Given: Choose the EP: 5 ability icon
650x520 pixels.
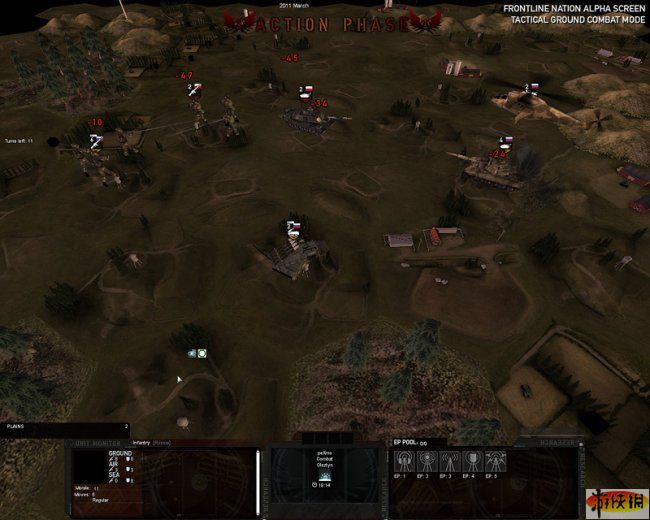Looking at the screenshot, I should [497, 462].
